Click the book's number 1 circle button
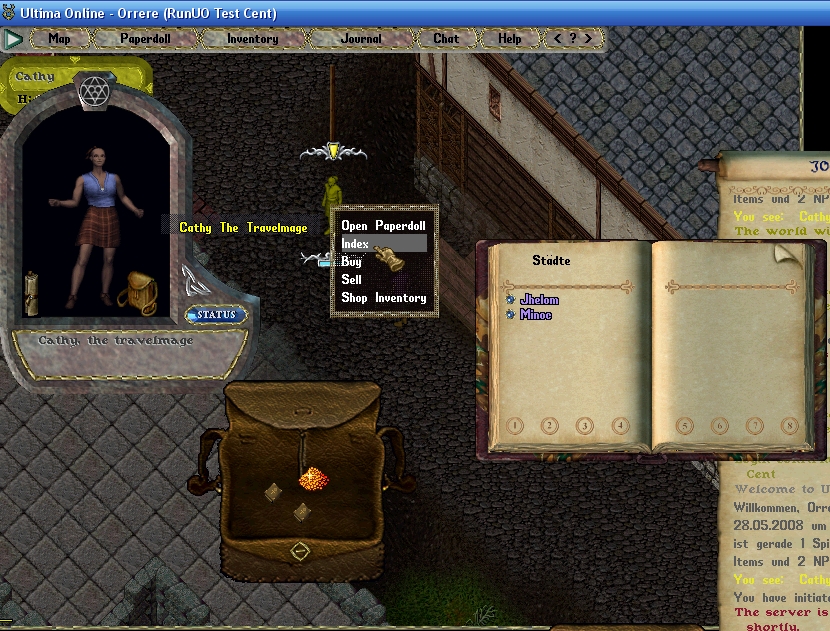Image resolution: width=830 pixels, height=631 pixels. pyautogui.click(x=515, y=425)
